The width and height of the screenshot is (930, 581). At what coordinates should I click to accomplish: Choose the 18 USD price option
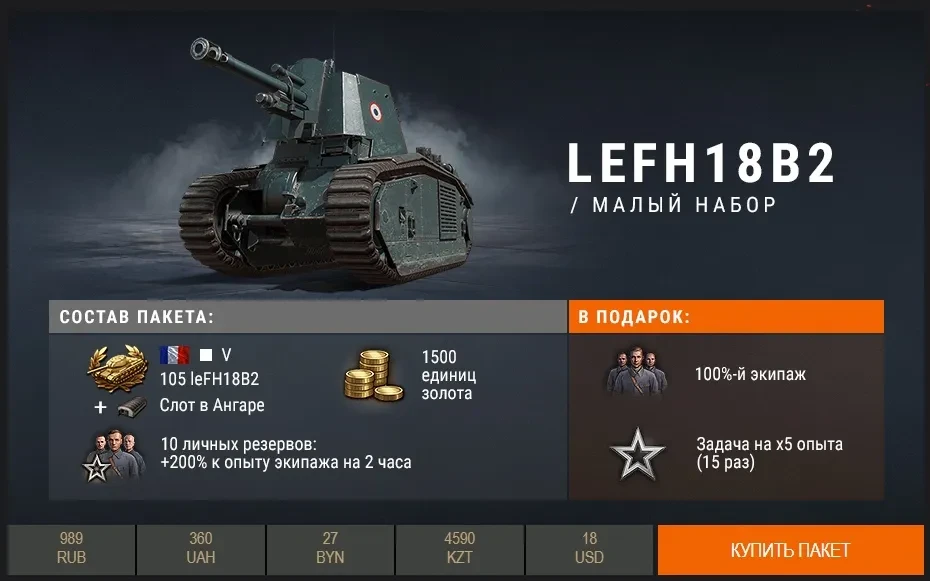[x=589, y=550]
